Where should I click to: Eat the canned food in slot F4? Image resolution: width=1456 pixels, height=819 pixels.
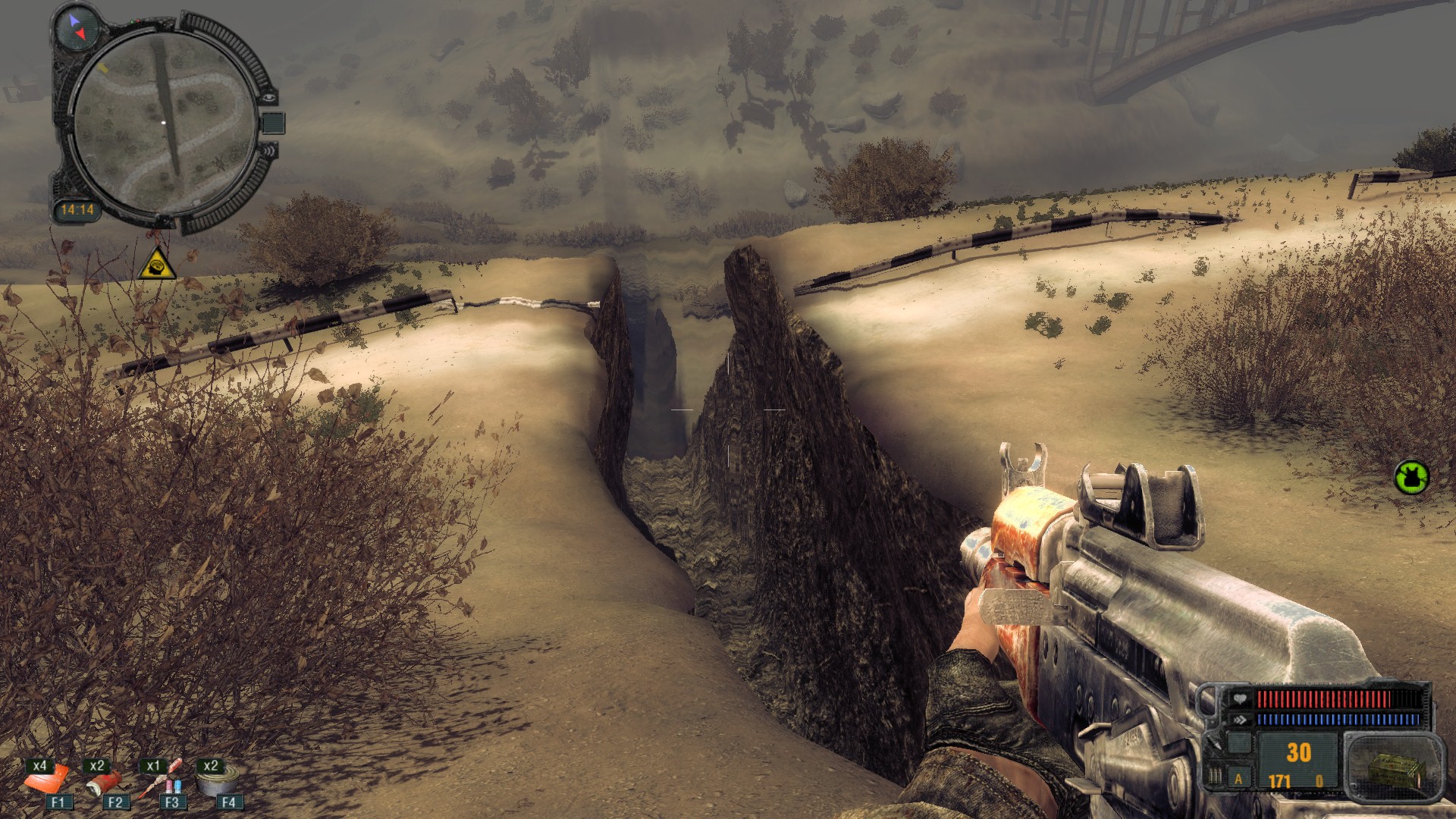click(x=218, y=780)
